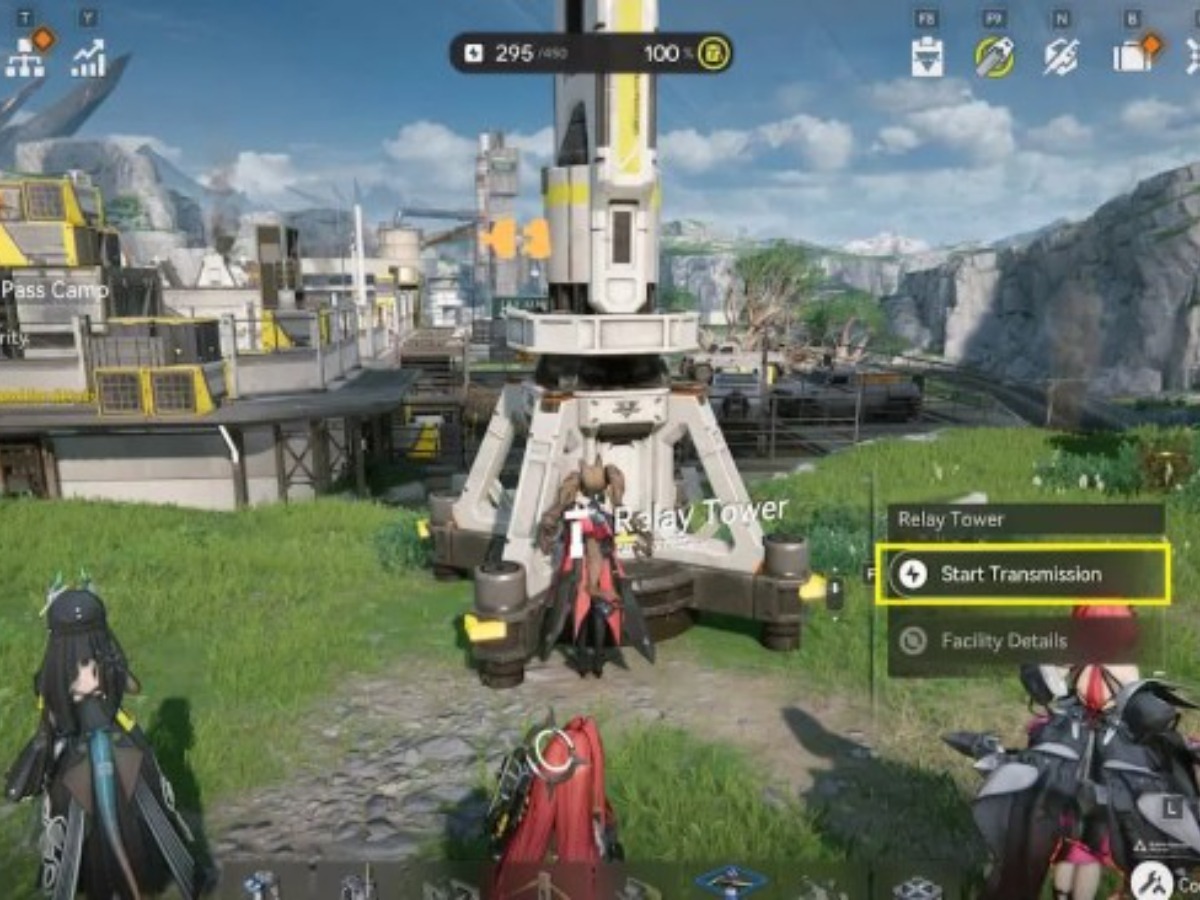The image size is (1200, 900).
Task: Click the crossed-out lightning power icon
Action: [1060, 57]
